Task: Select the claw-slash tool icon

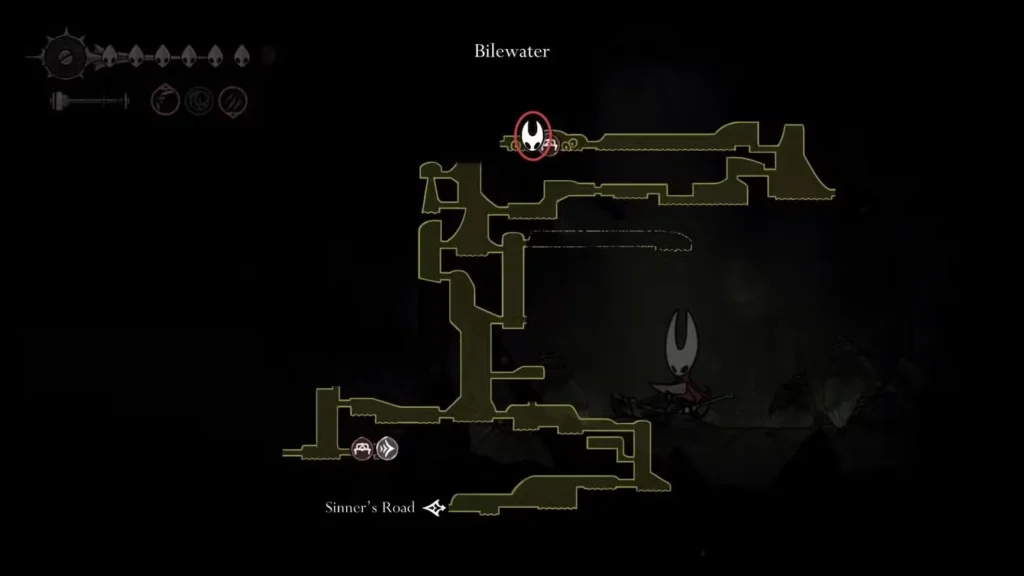Action: click(232, 100)
